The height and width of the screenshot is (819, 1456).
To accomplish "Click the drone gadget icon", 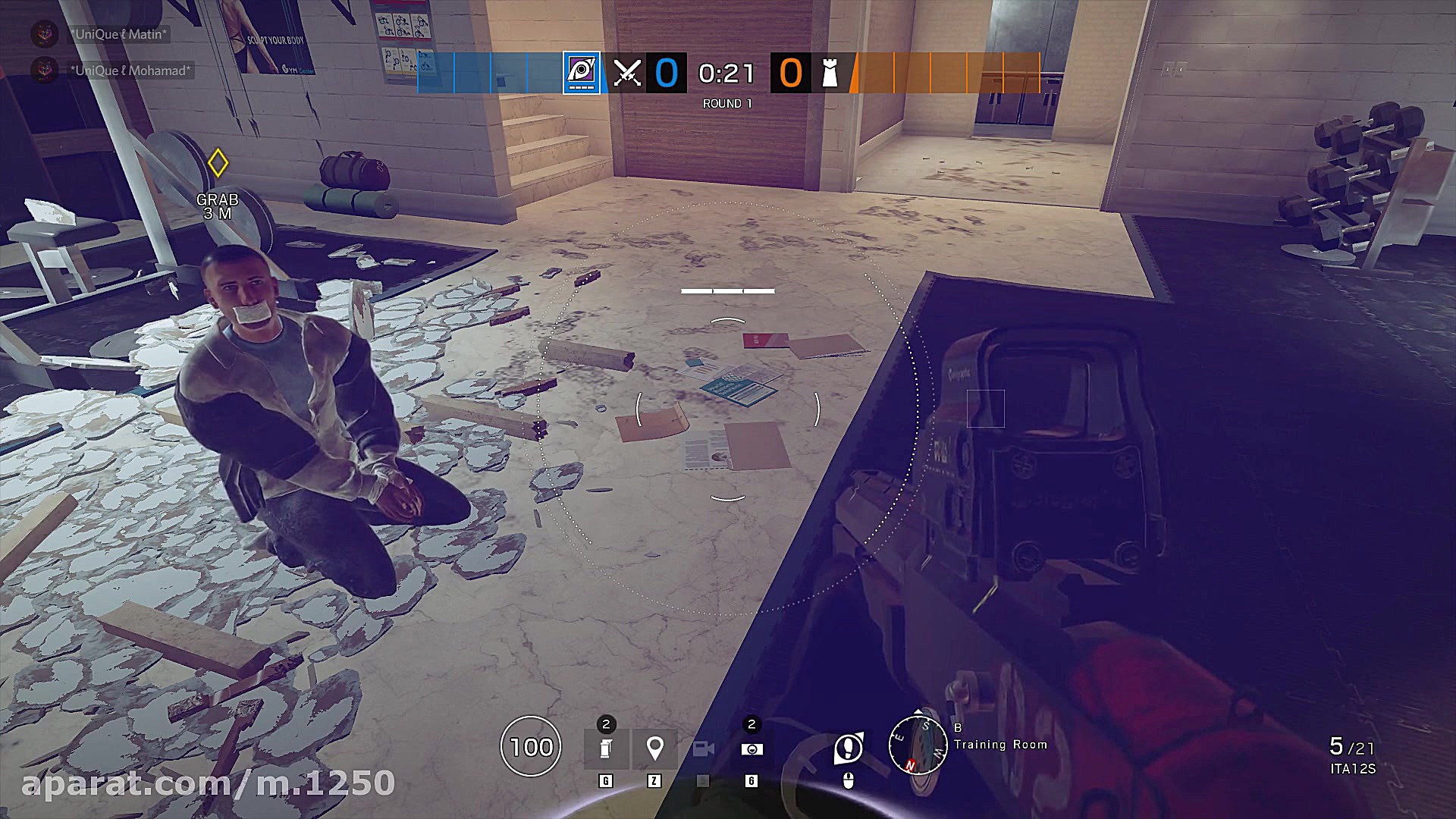I will [x=752, y=749].
